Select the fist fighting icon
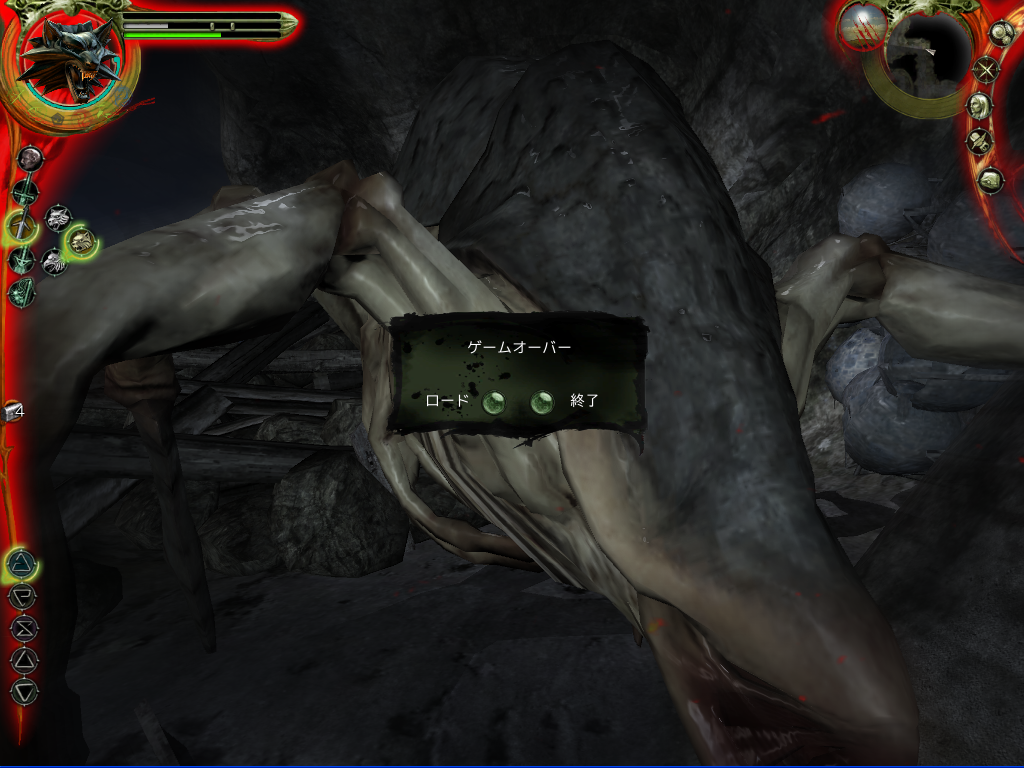1024x768 pixels. [x=29, y=158]
